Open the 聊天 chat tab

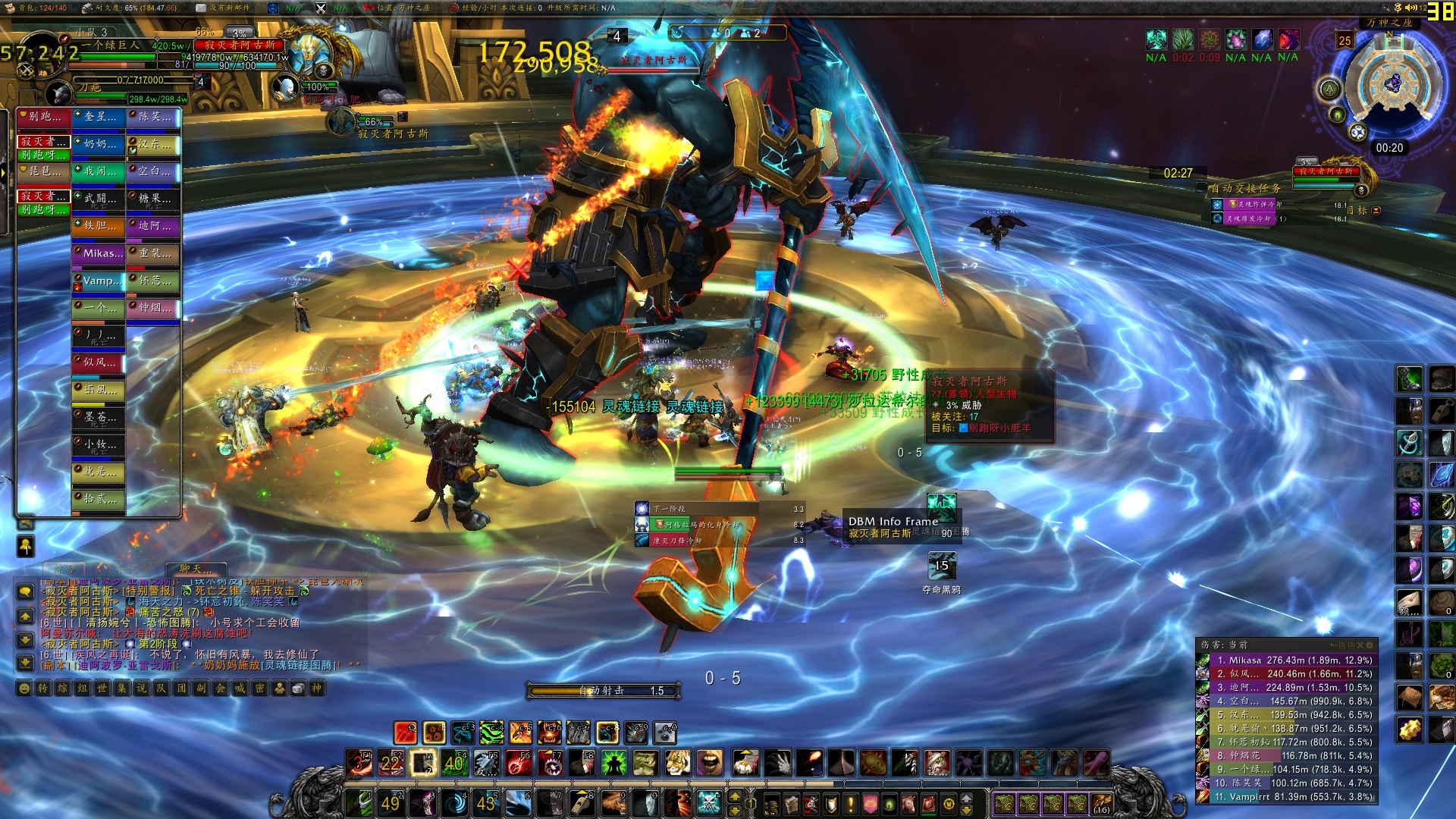coord(196,568)
